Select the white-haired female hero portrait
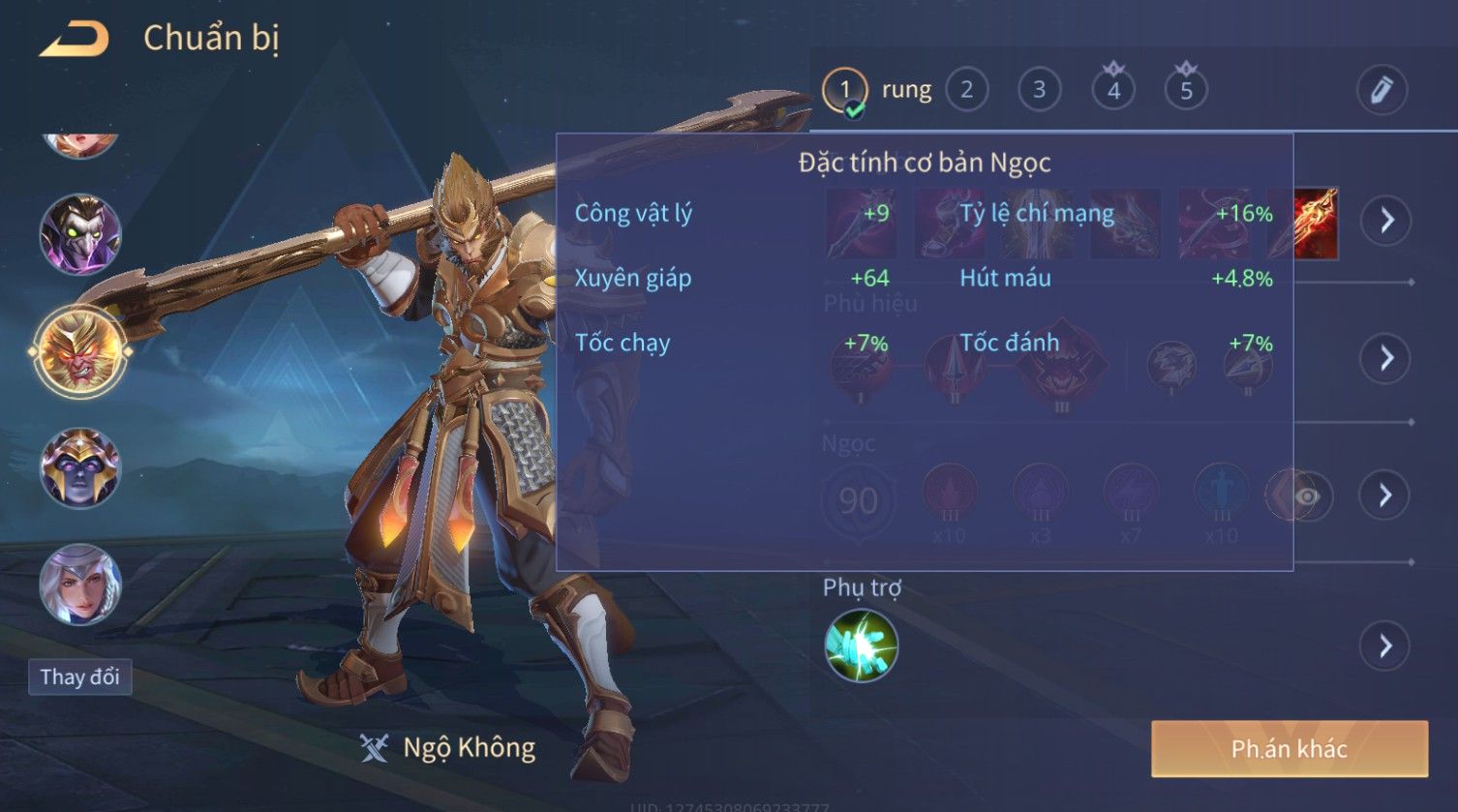The width and height of the screenshot is (1458, 812). 80,585
